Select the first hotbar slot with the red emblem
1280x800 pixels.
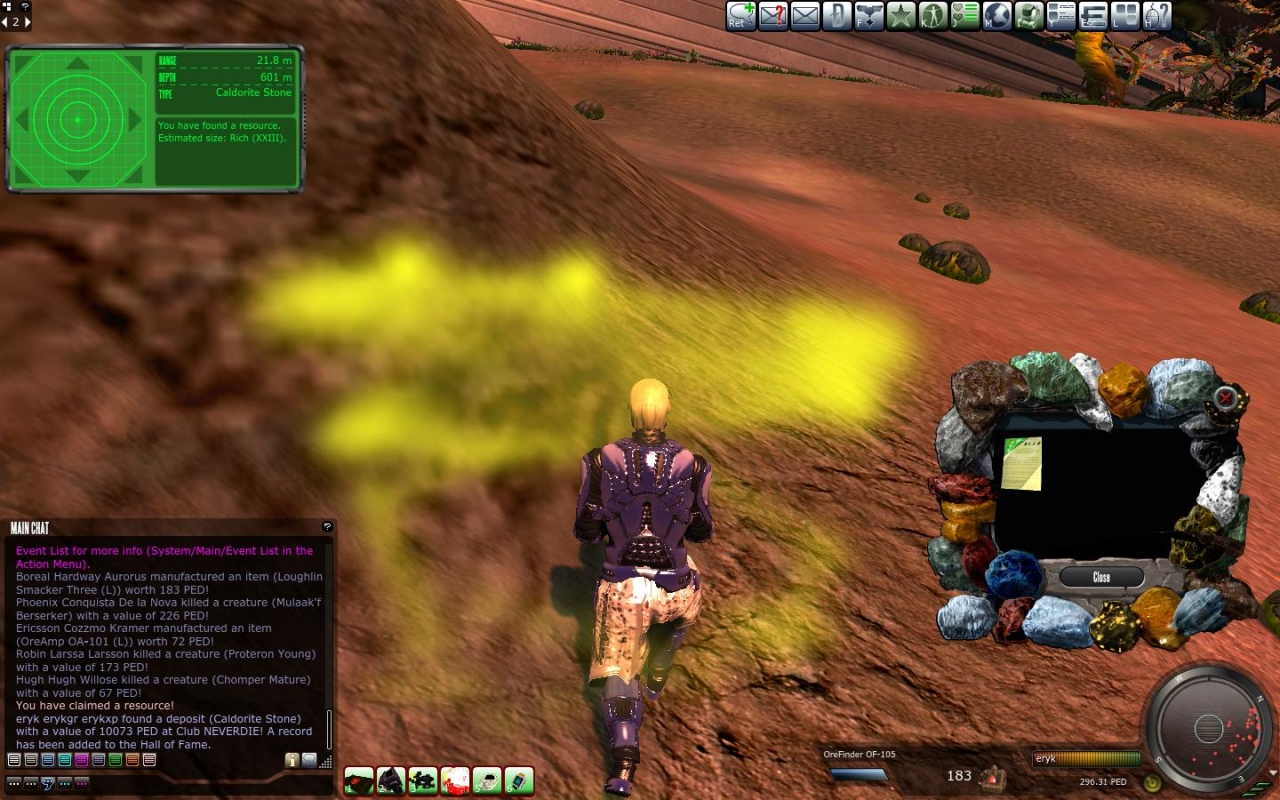point(359,780)
